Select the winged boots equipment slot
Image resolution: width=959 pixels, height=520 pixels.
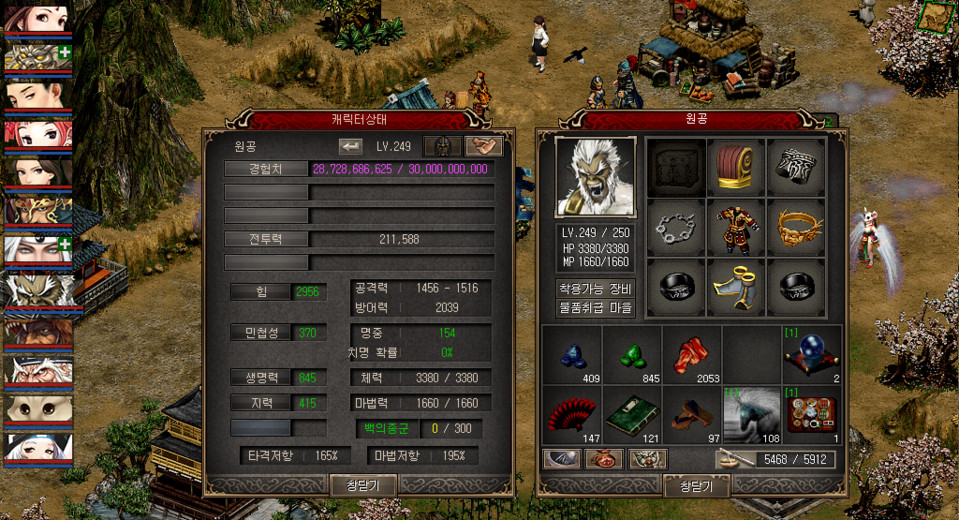pos(735,289)
